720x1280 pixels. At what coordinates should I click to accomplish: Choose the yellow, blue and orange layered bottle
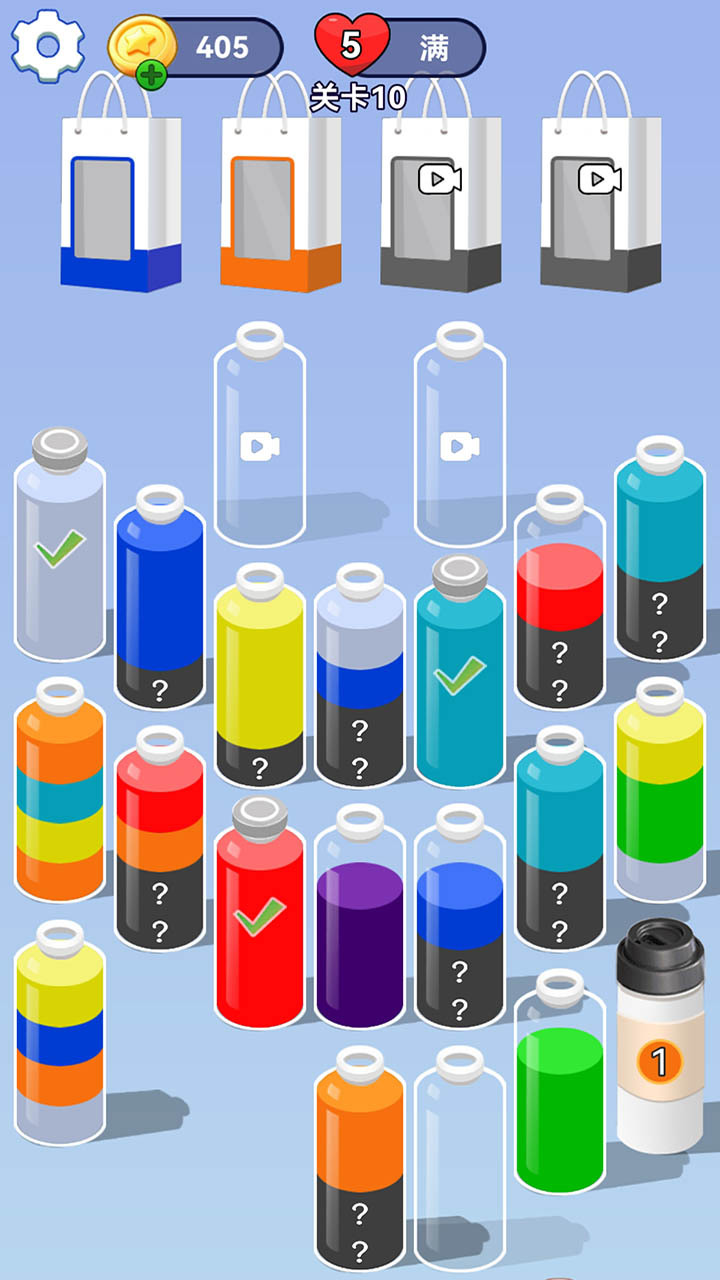click(x=60, y=1040)
